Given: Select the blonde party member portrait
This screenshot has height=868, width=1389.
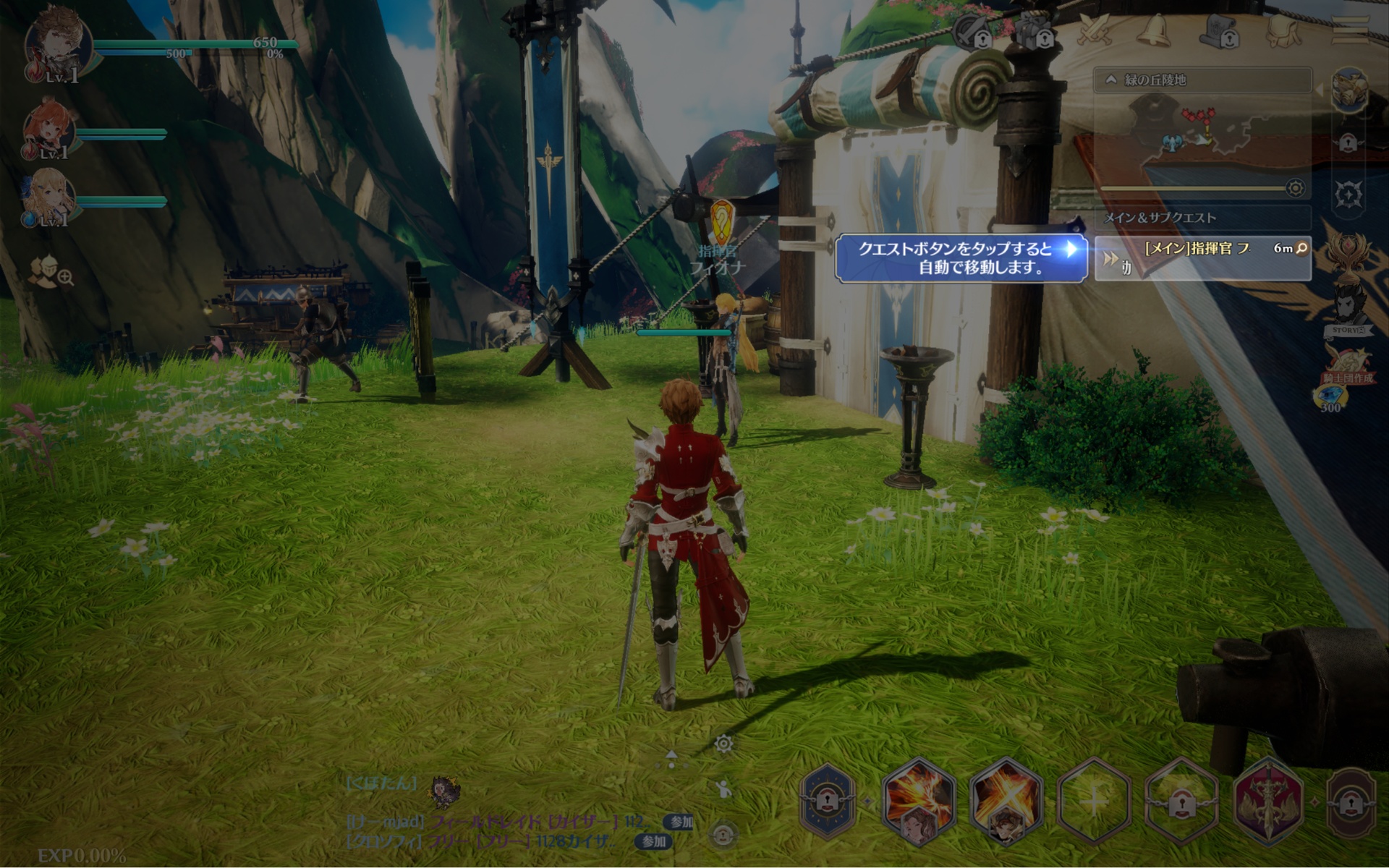Looking at the screenshot, I should (49, 197).
